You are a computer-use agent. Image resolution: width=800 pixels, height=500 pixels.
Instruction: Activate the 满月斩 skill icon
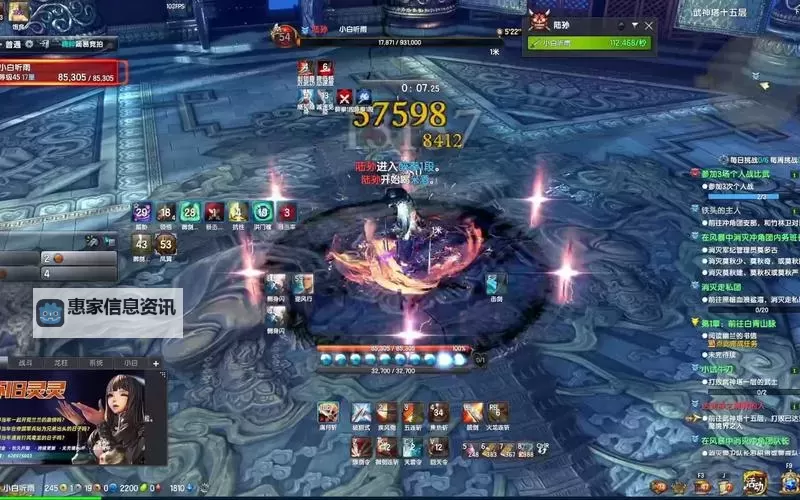pyautogui.click(x=327, y=411)
